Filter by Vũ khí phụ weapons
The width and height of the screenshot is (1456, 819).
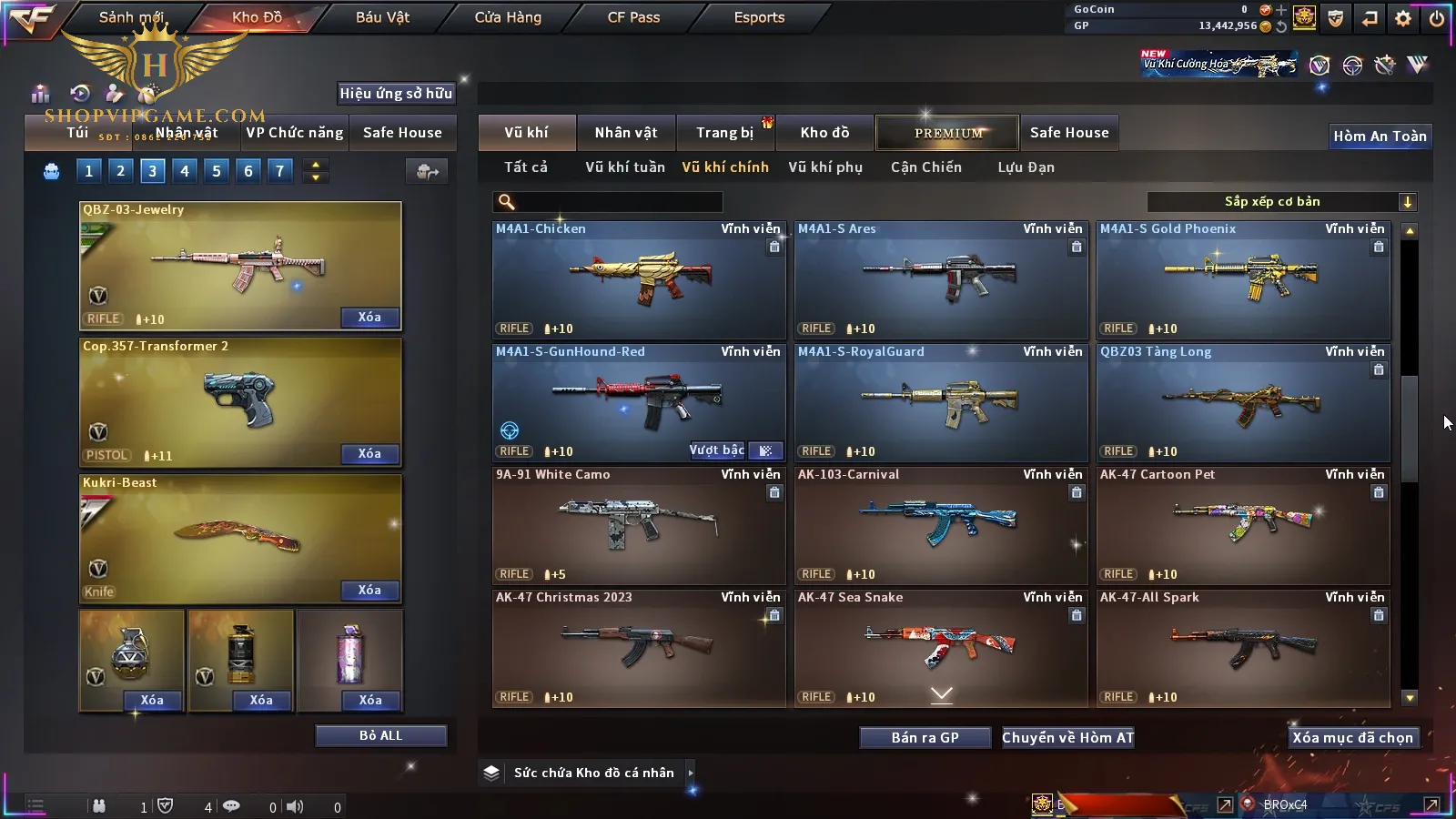pyautogui.click(x=824, y=167)
